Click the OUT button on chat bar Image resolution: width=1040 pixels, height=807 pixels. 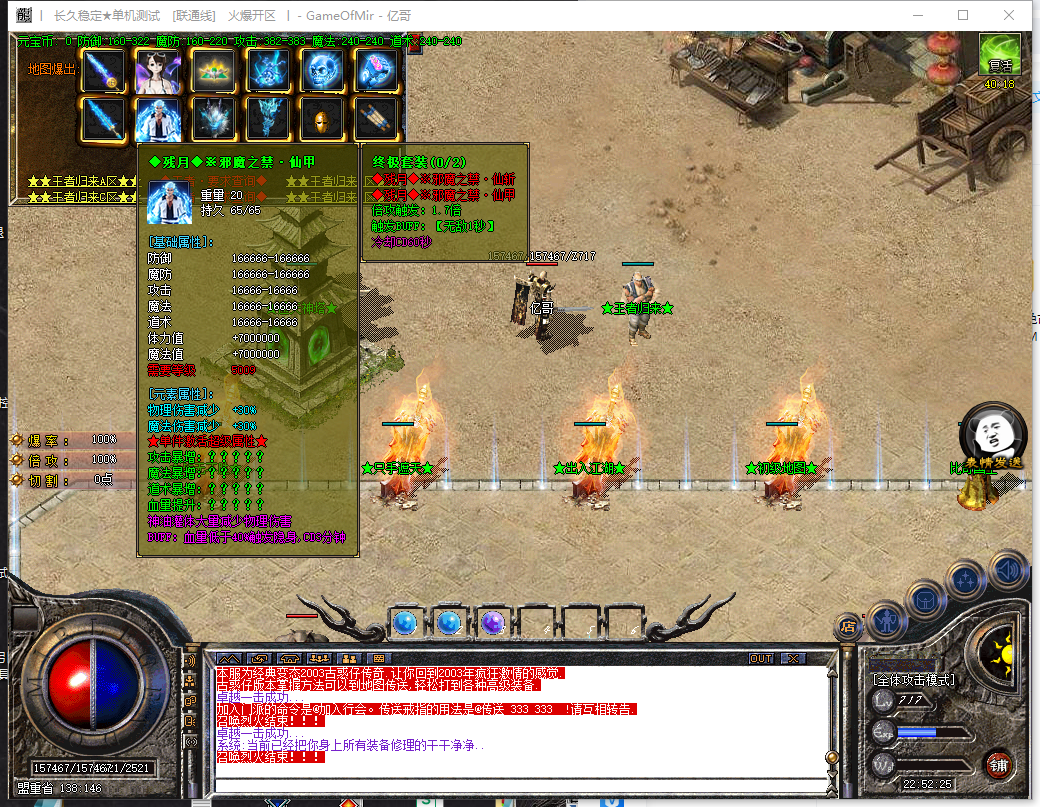pyautogui.click(x=761, y=659)
